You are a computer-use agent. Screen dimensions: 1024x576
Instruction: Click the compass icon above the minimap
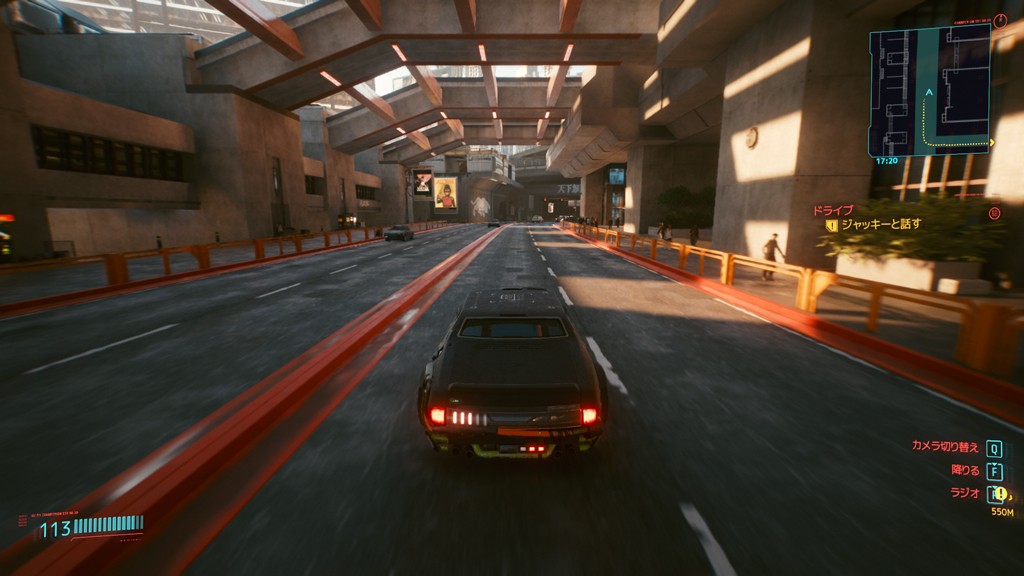pyautogui.click(x=999, y=19)
